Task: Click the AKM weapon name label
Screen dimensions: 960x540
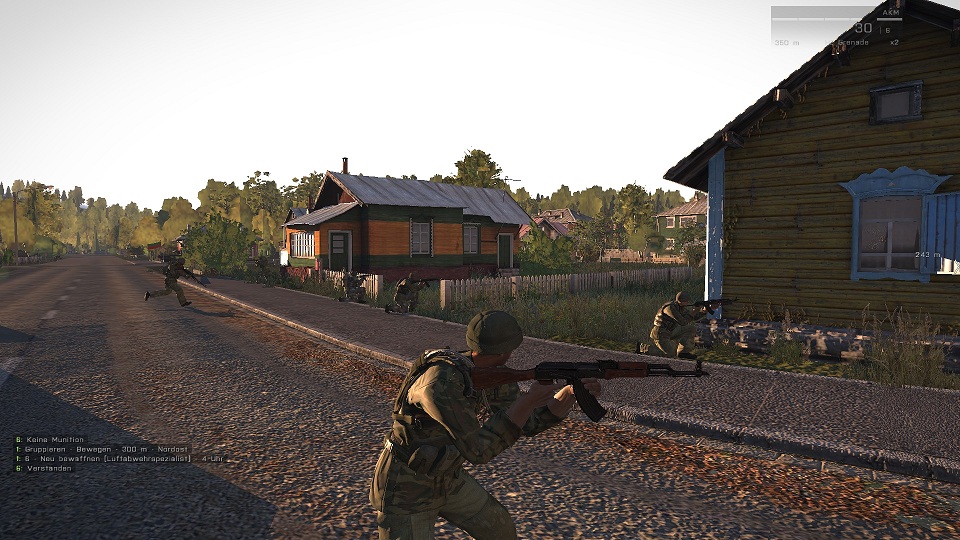Action: [x=890, y=13]
